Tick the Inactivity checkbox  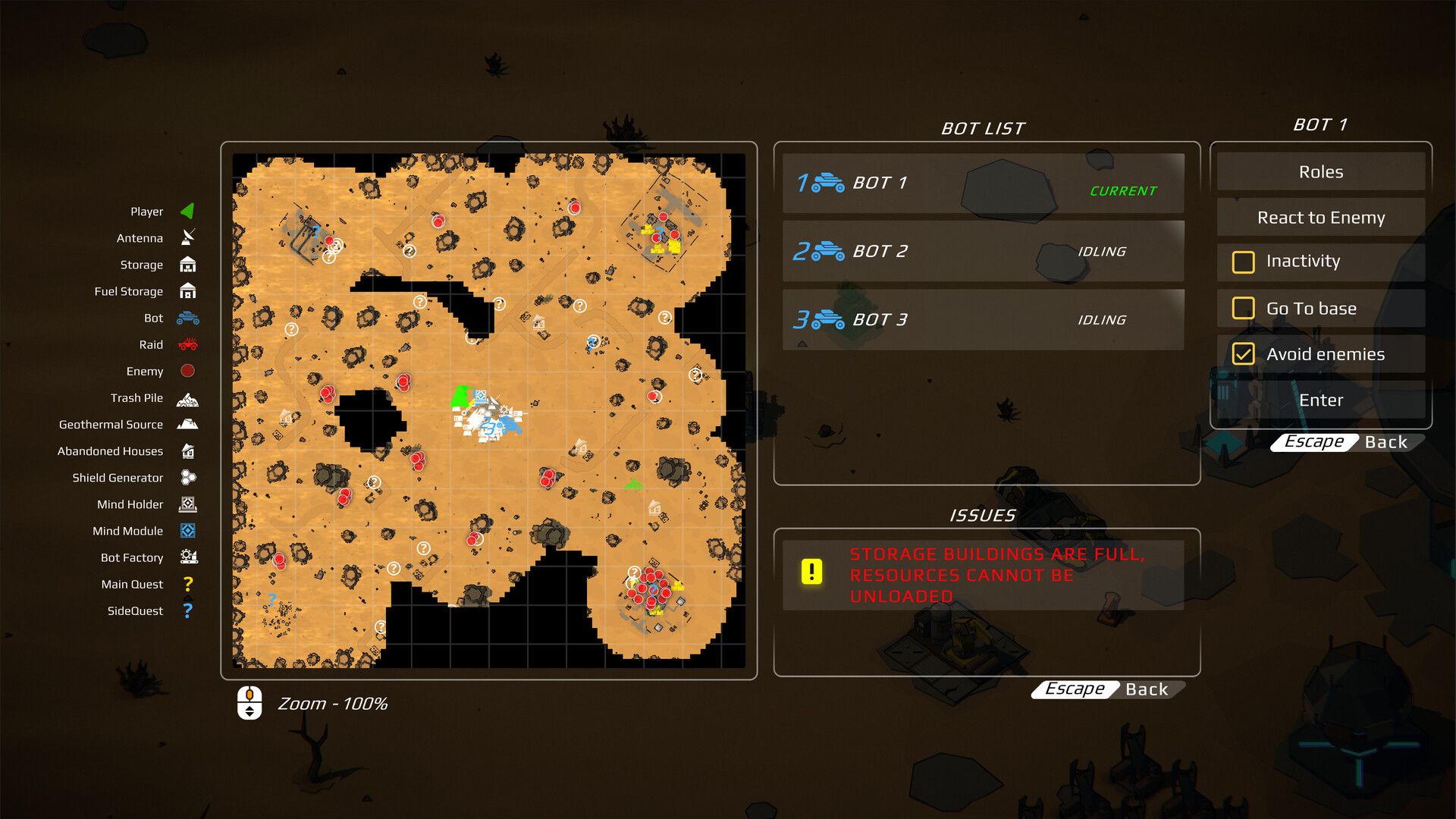pos(1243,262)
